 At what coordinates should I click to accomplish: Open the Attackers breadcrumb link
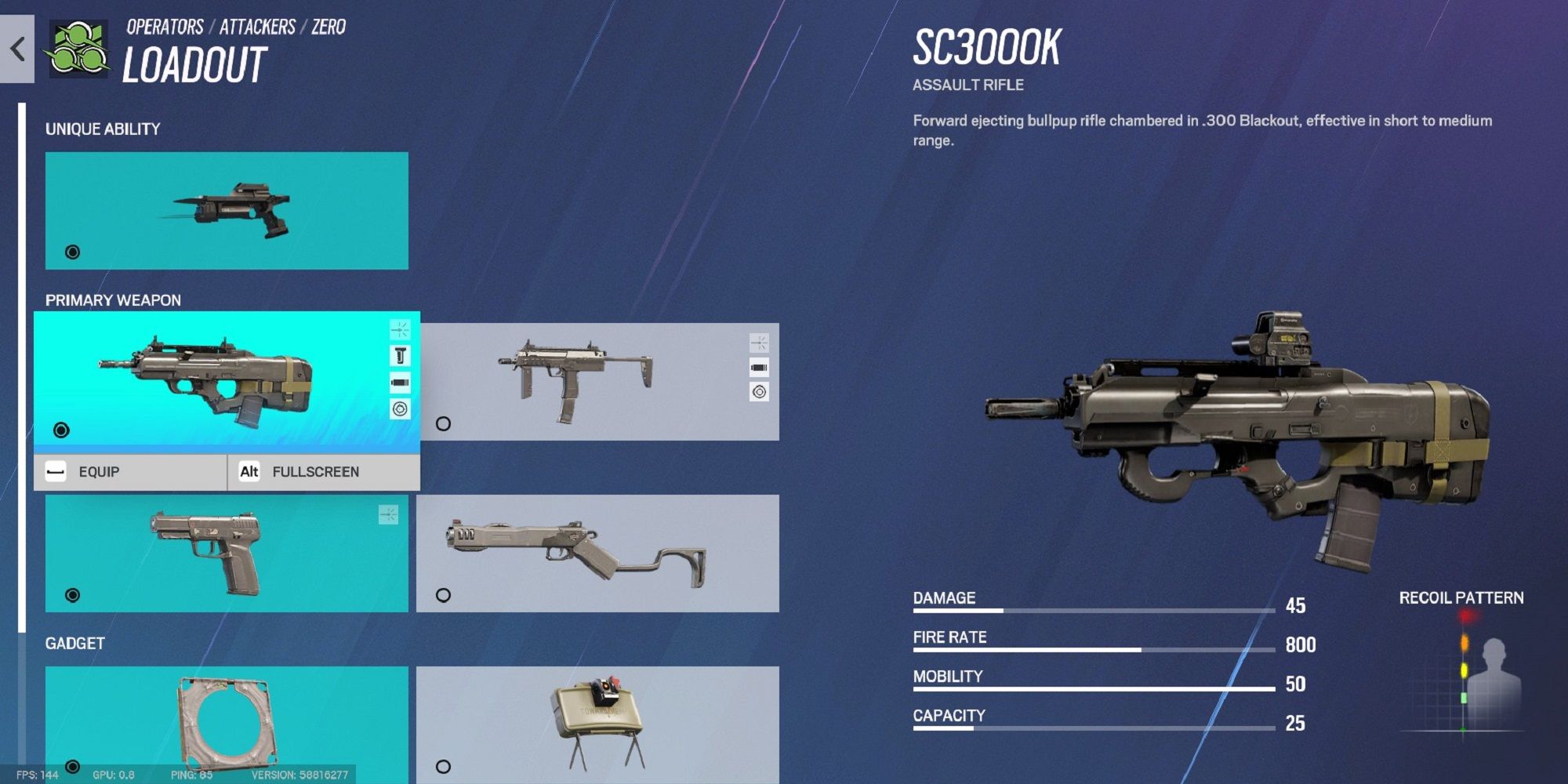(x=257, y=27)
